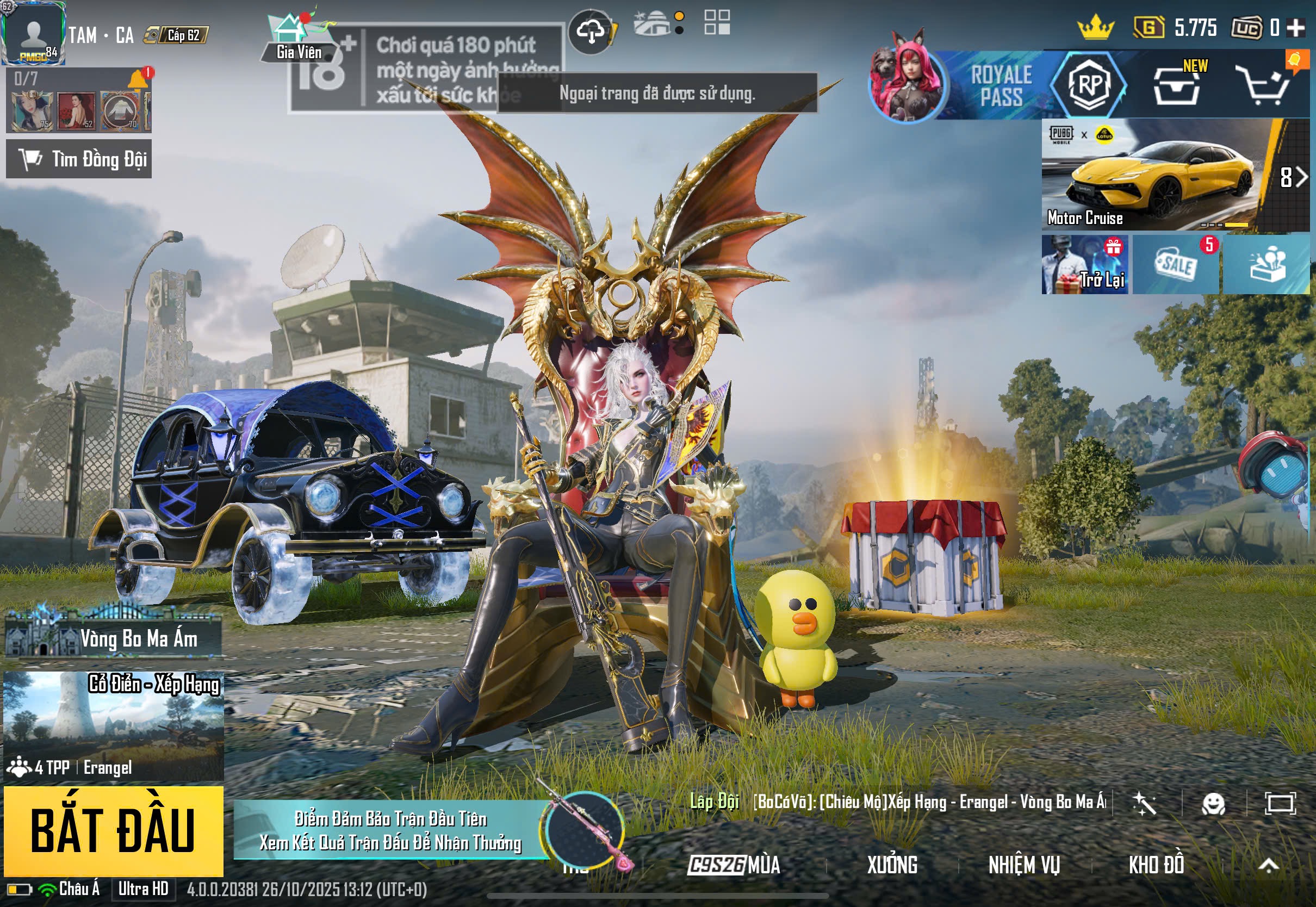
Task: Open the Trở Lại return event
Action: click(x=1084, y=265)
